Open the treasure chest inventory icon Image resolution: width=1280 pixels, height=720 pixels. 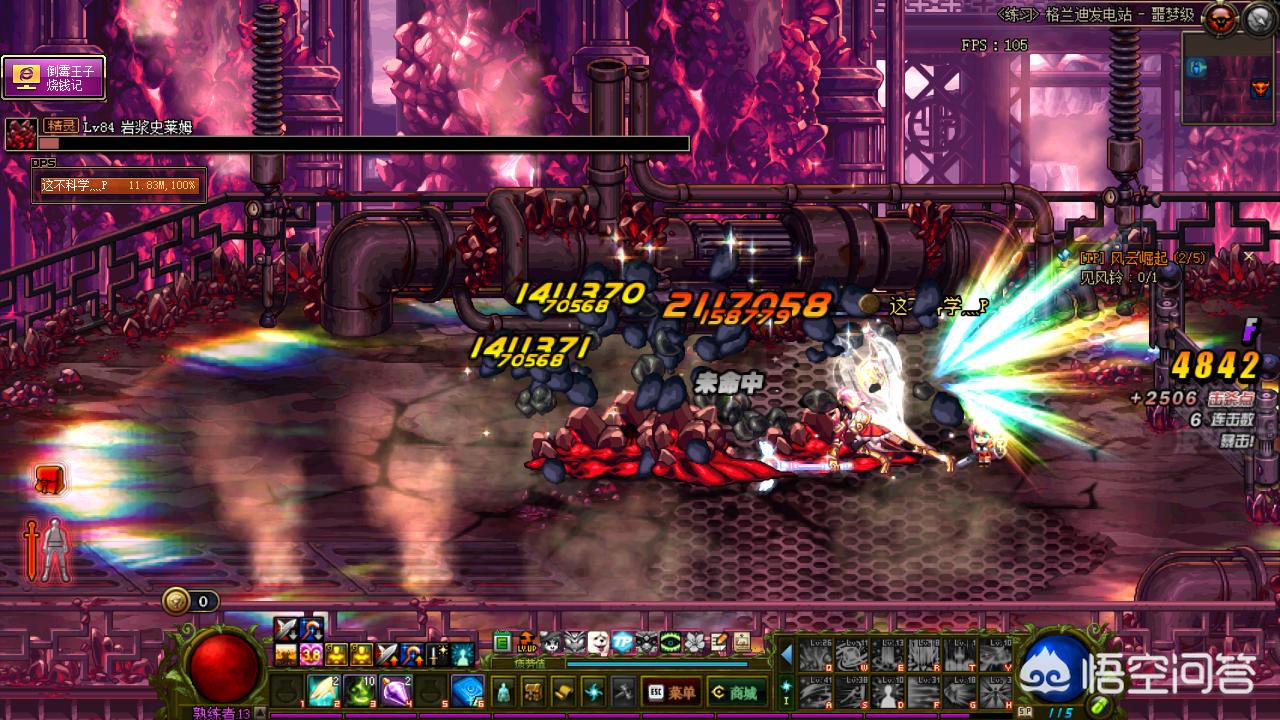[533, 691]
